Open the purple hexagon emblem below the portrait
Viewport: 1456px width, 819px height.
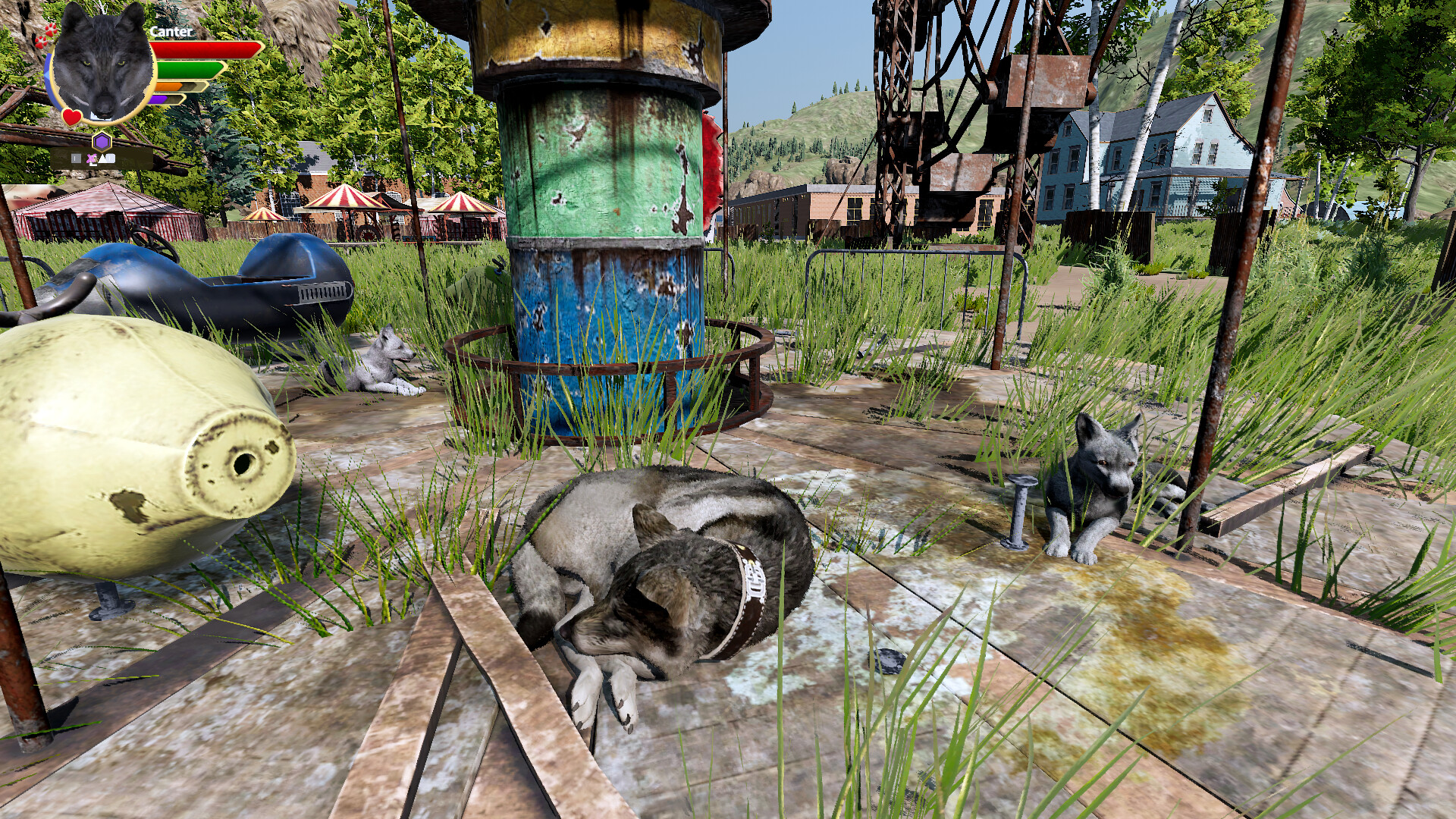pyautogui.click(x=102, y=140)
